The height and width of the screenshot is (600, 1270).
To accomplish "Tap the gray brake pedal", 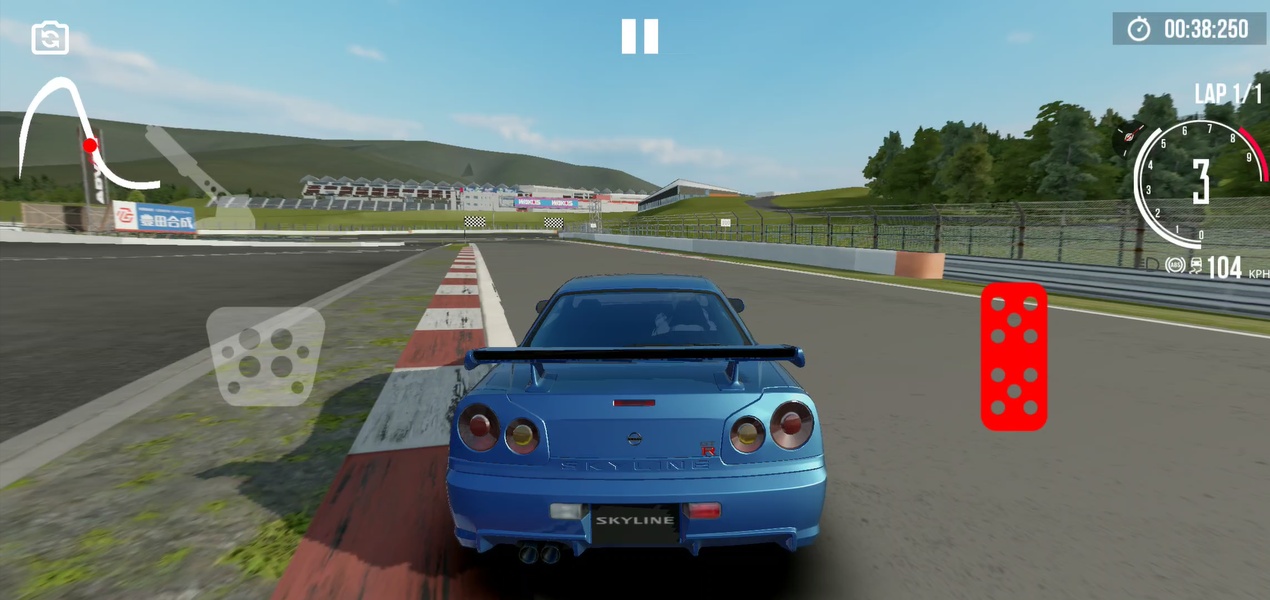I will [x=265, y=355].
